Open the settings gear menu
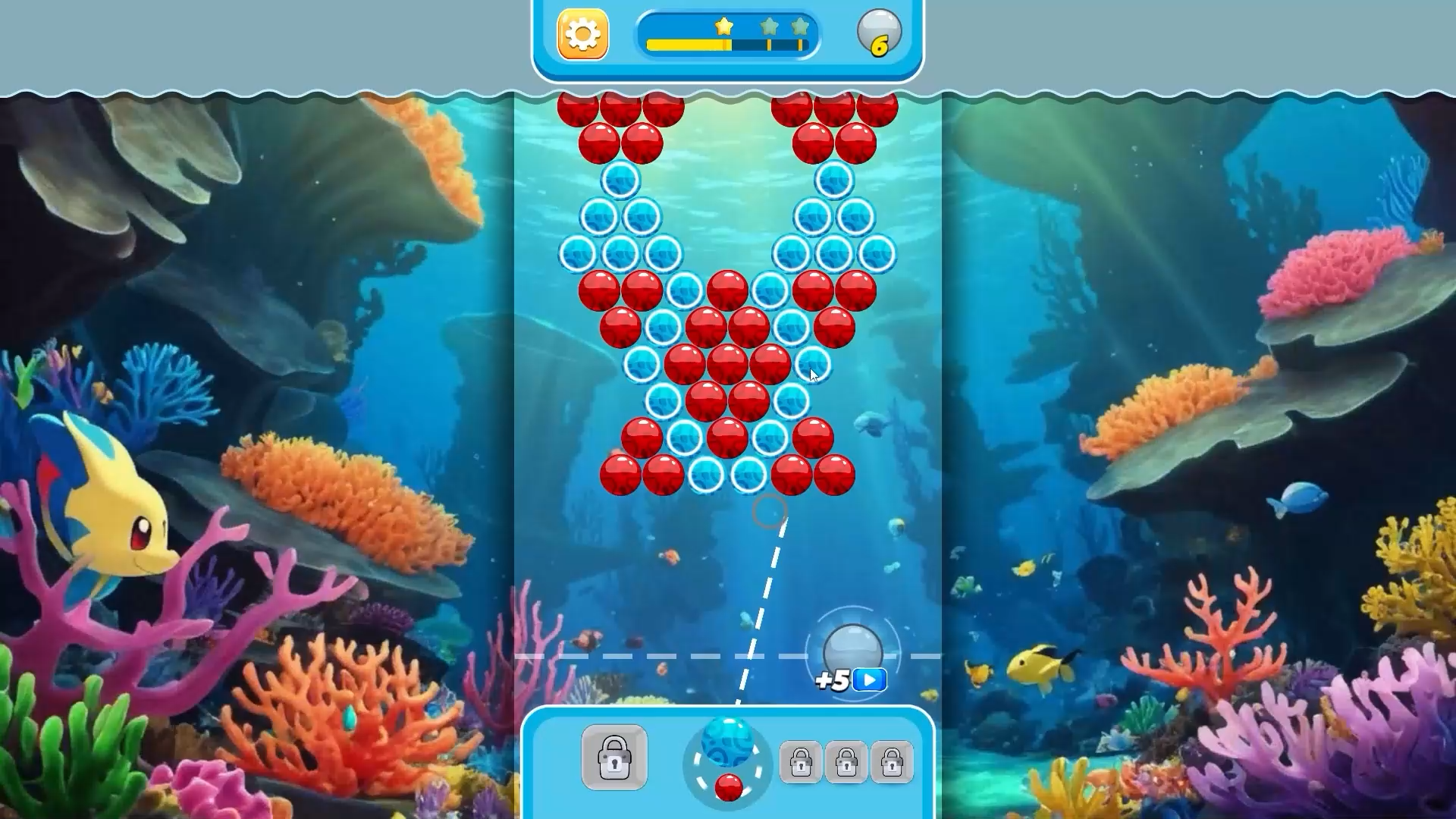1456x819 pixels. click(x=581, y=33)
